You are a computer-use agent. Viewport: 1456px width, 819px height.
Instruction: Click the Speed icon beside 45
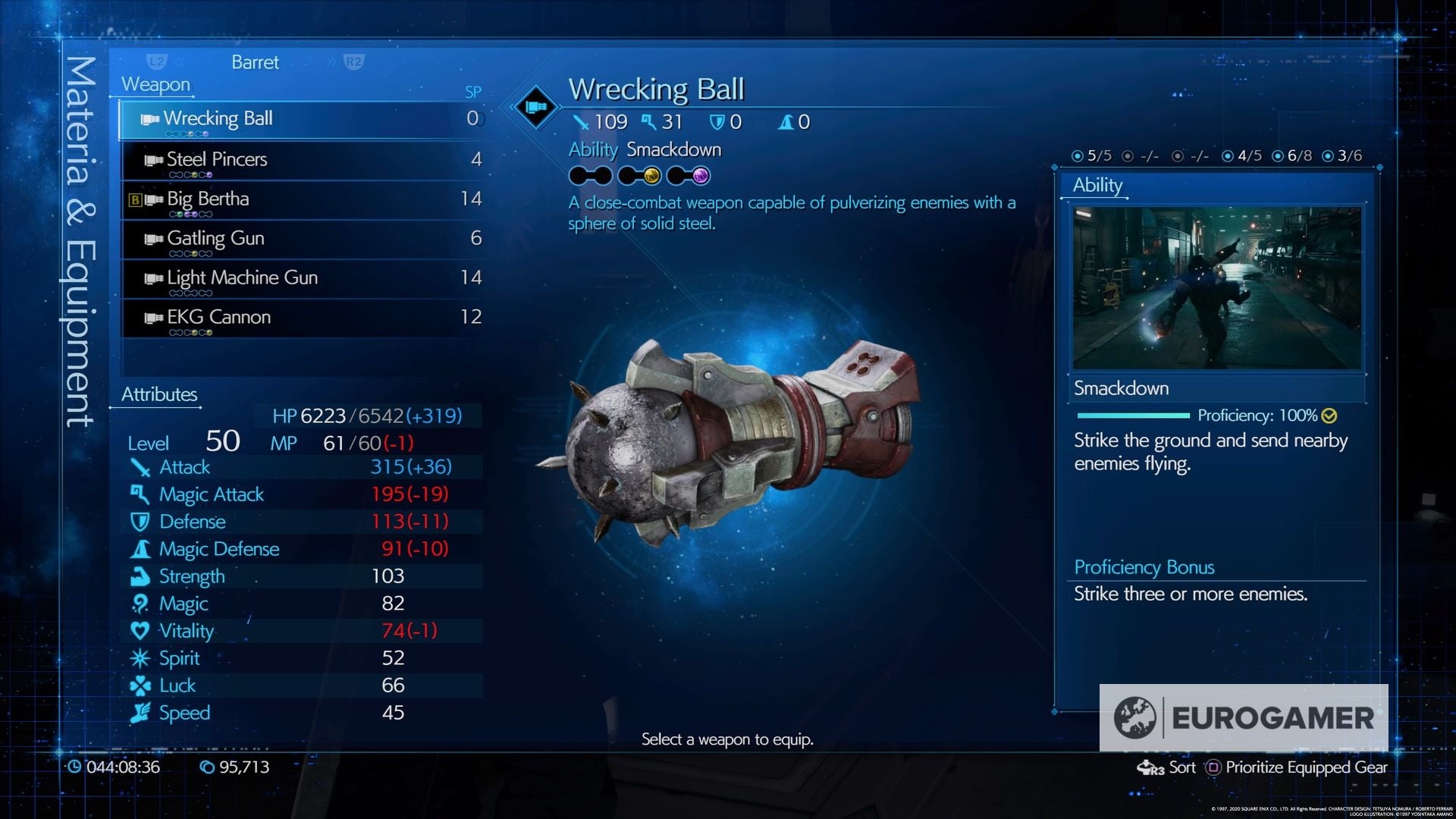pyautogui.click(x=140, y=713)
